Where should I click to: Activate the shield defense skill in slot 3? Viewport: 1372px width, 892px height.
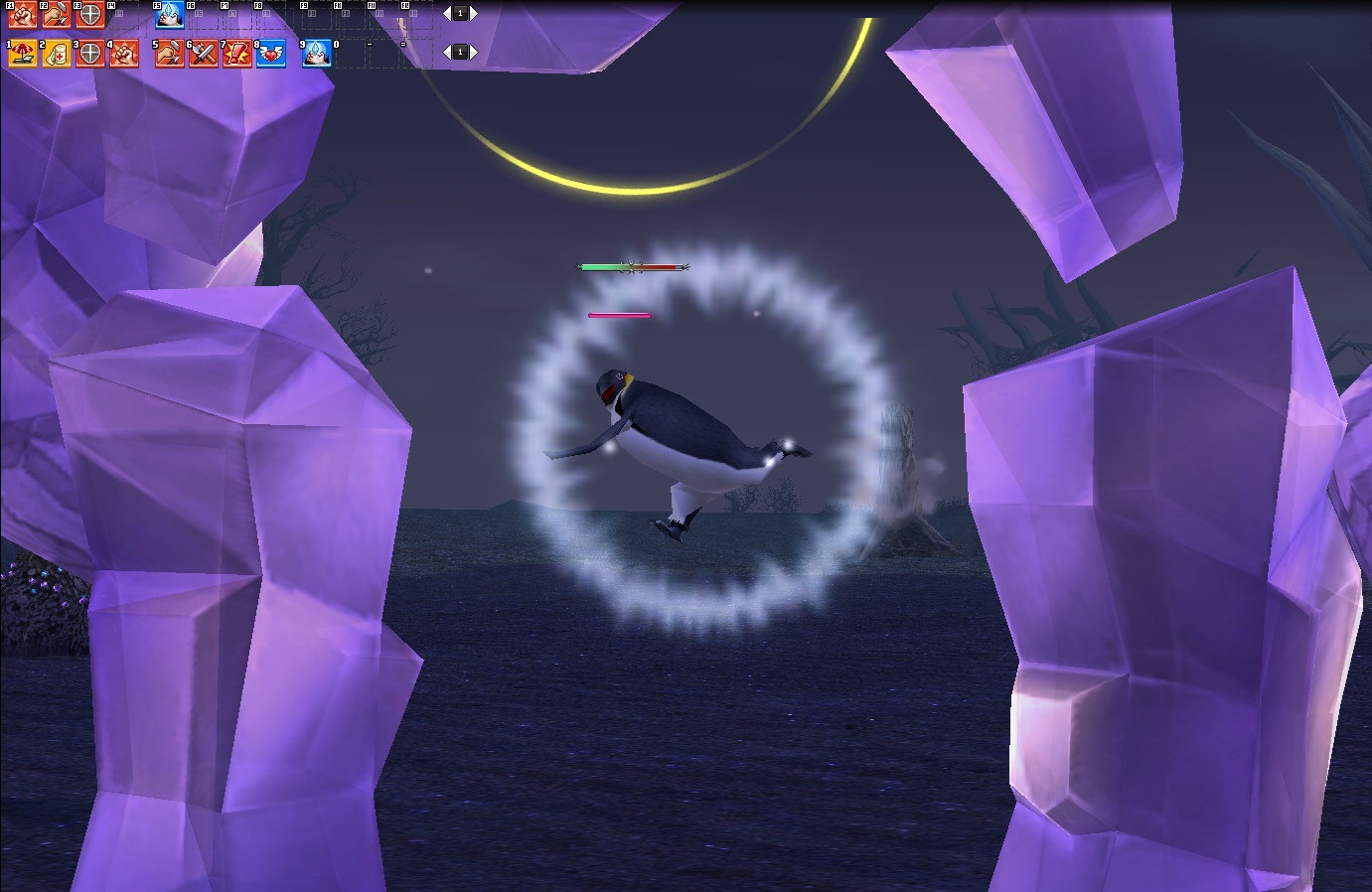tap(89, 54)
